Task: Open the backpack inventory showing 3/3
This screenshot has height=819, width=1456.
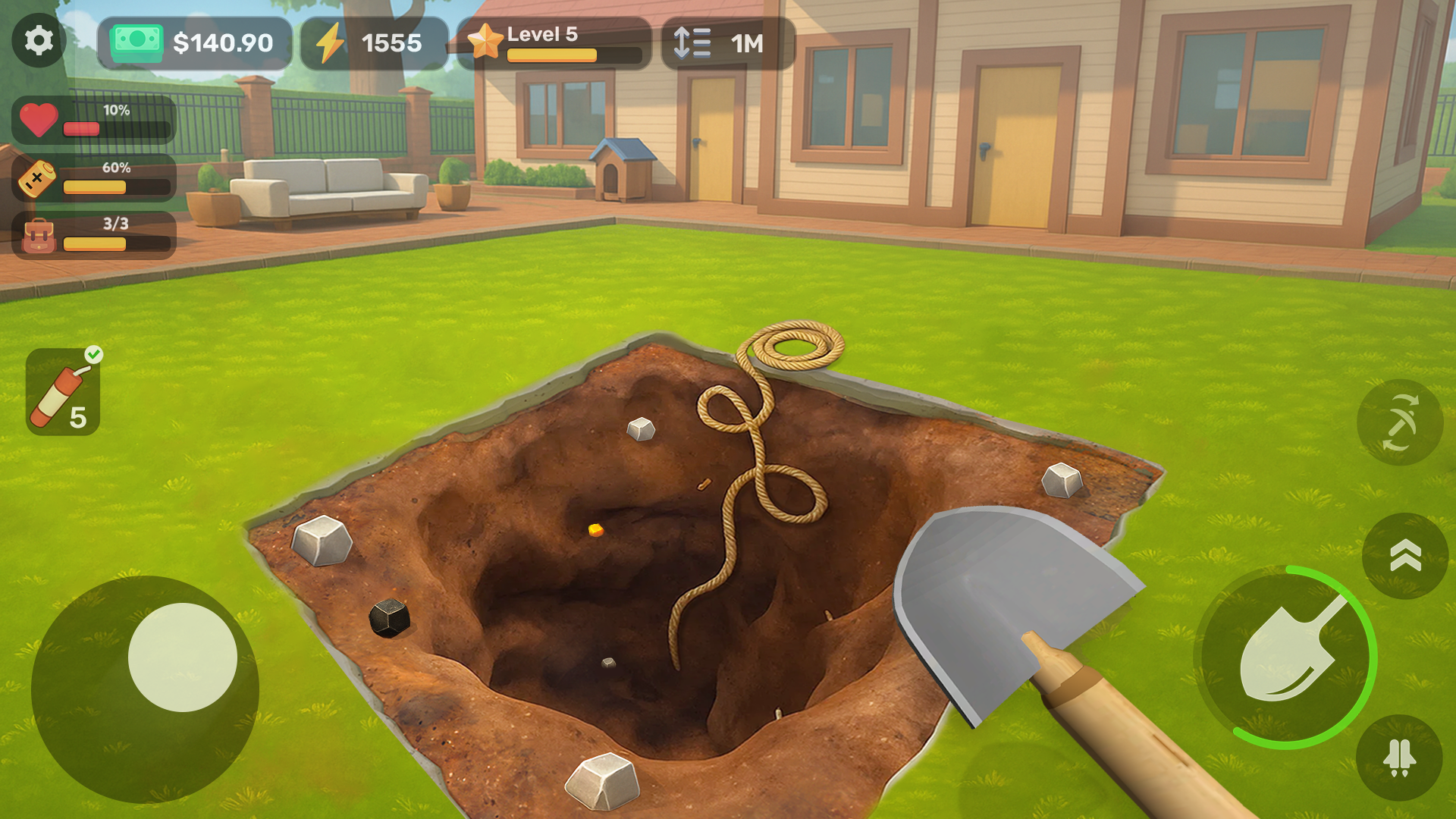Action: coord(93,234)
